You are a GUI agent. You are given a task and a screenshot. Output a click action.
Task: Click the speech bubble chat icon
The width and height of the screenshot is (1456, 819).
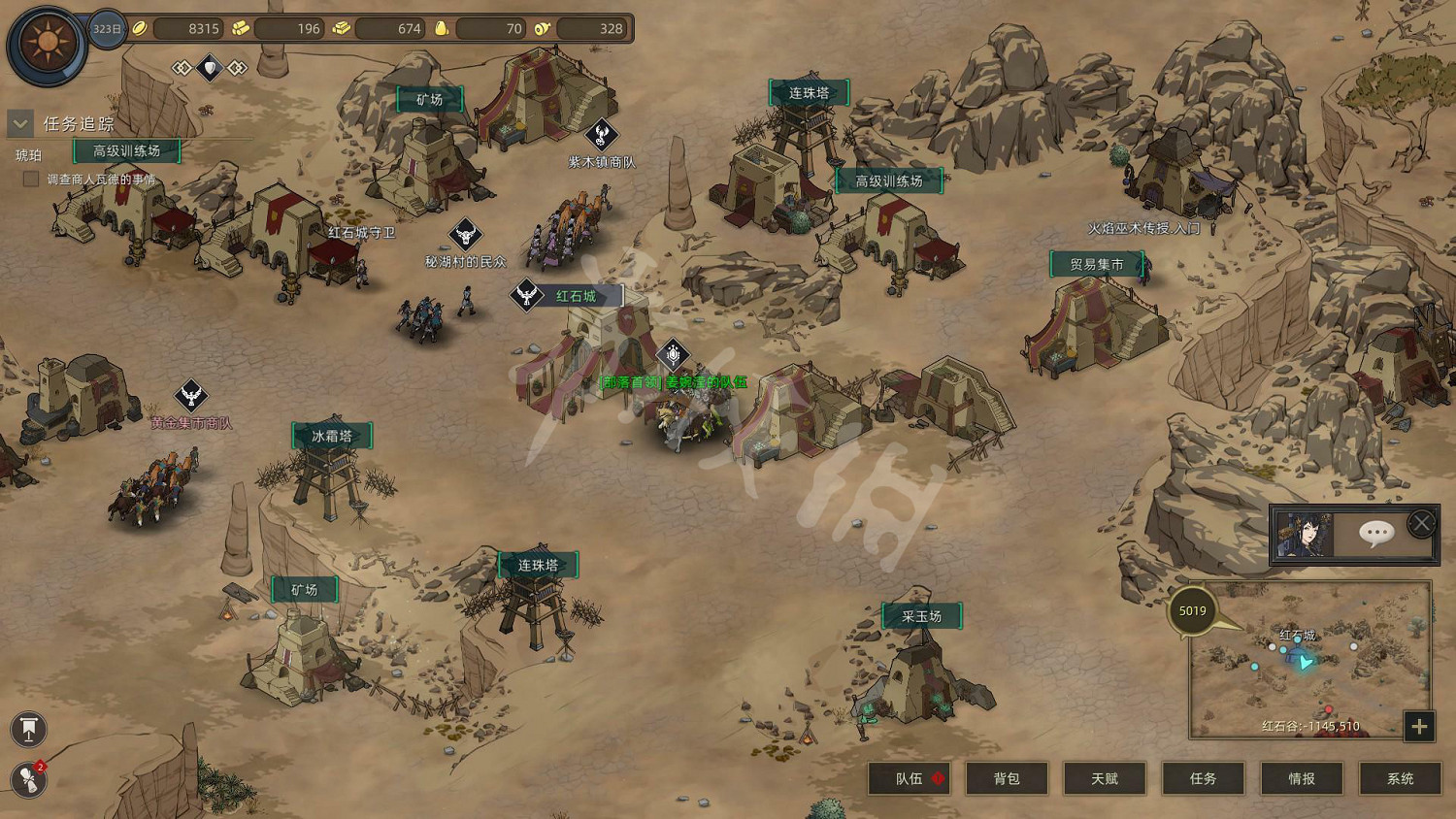[1376, 533]
